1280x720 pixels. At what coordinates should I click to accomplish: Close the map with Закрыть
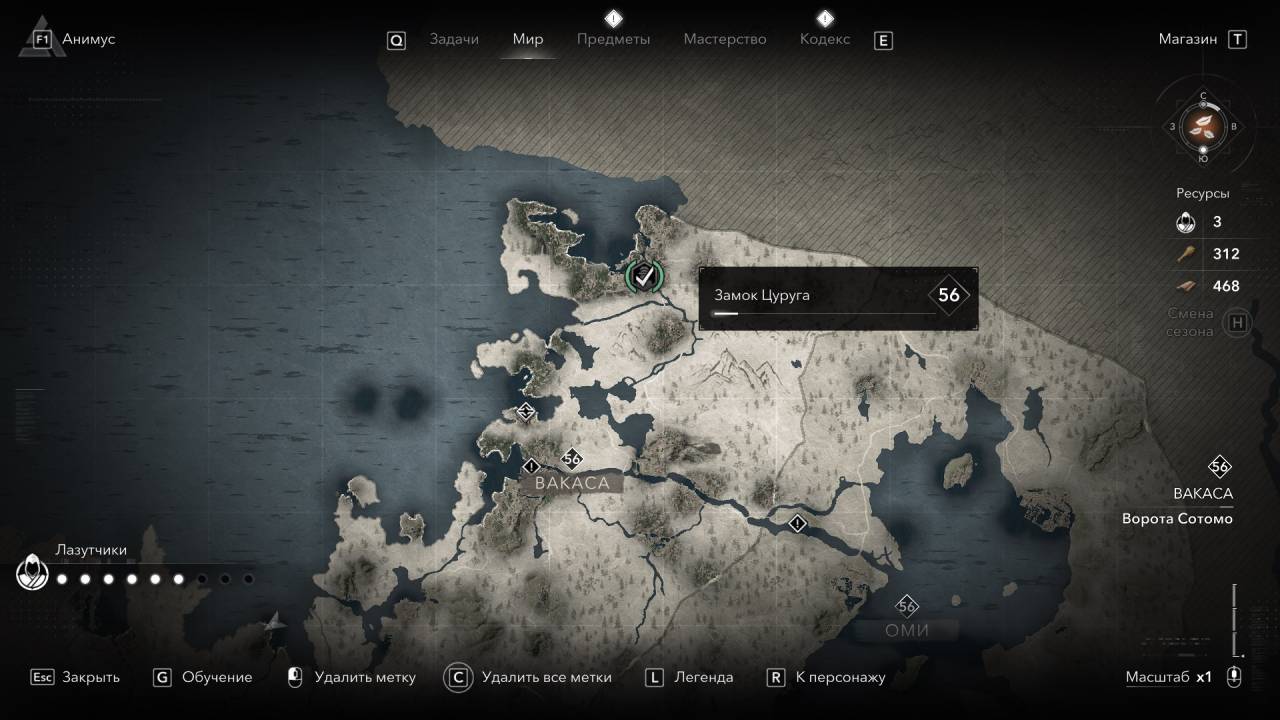[90, 677]
